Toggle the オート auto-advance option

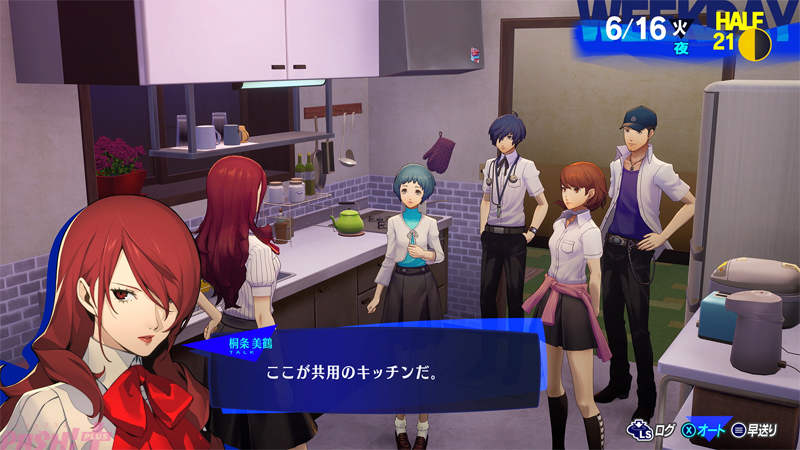click(706, 430)
